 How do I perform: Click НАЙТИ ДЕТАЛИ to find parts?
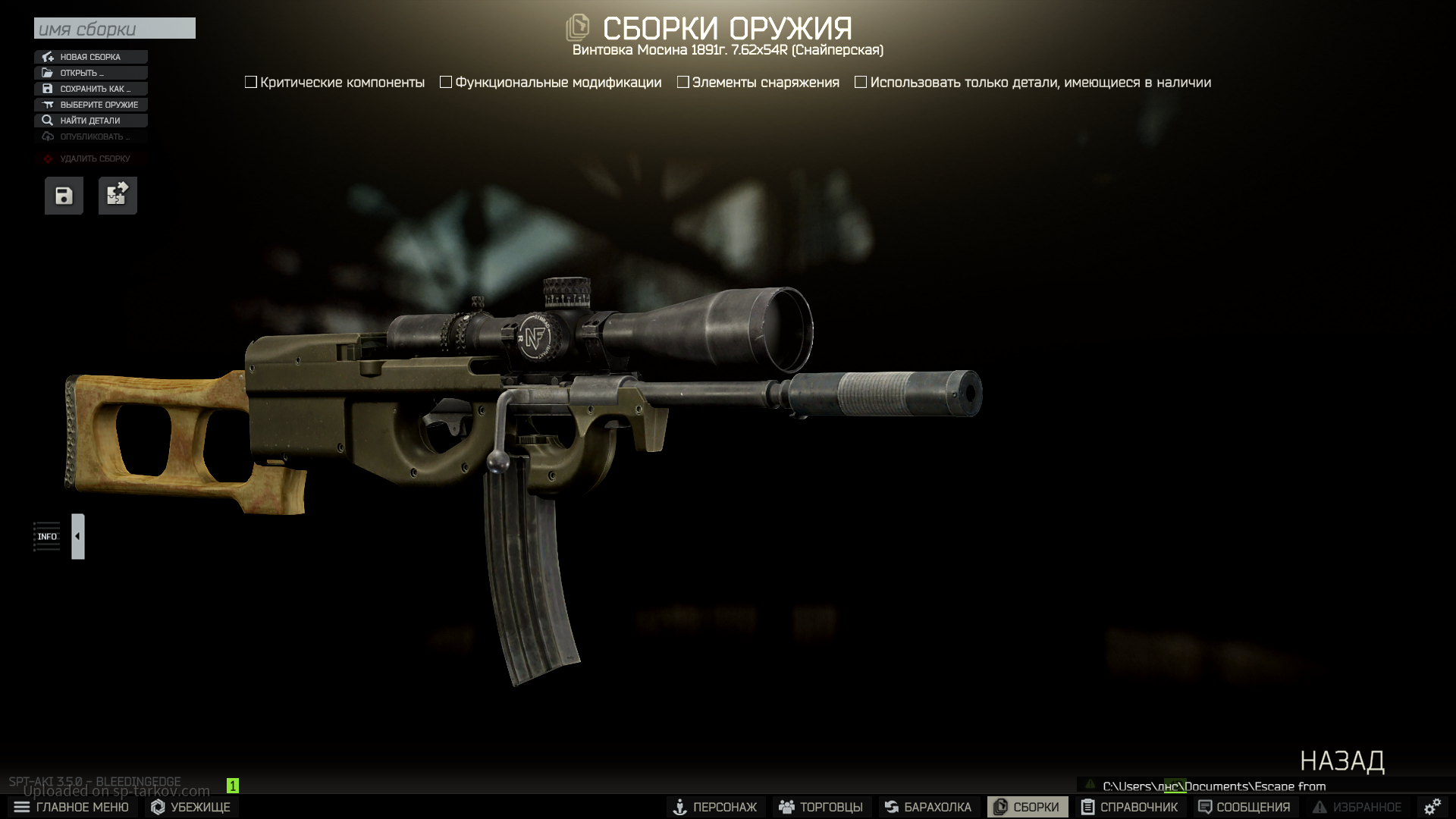(90, 121)
